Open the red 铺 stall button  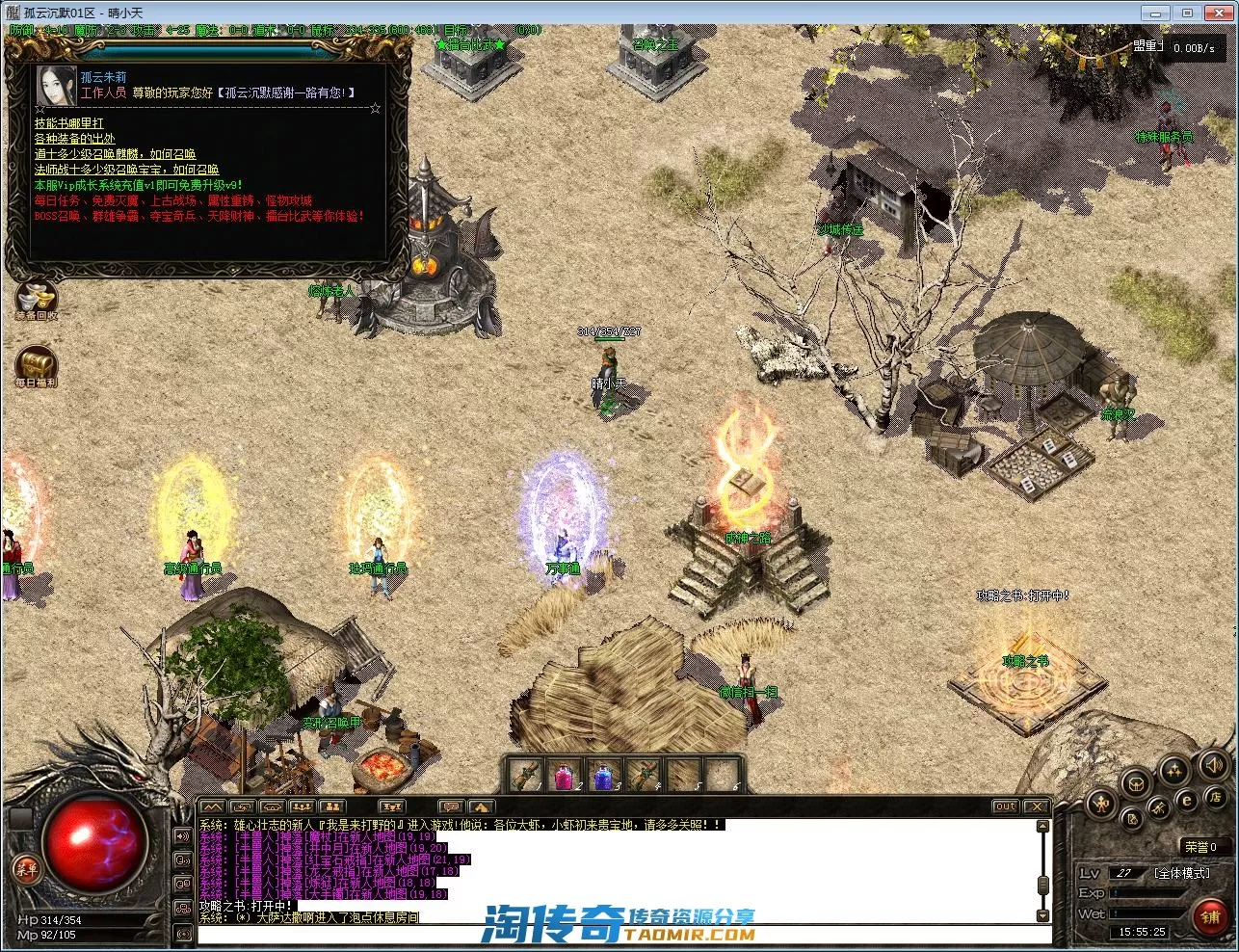[1210, 915]
